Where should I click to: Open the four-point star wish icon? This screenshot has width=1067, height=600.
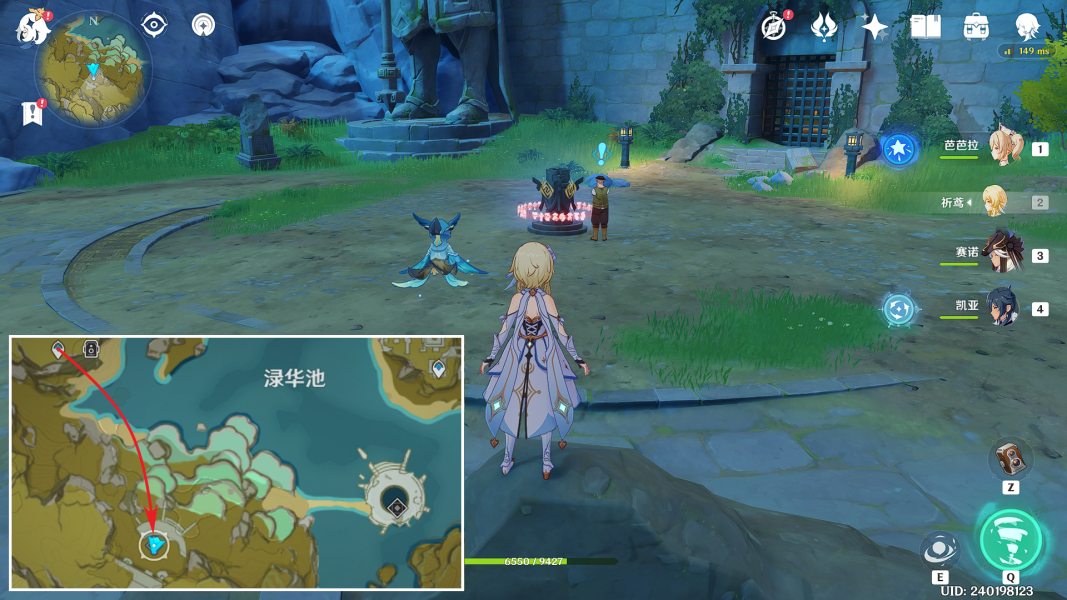point(874,27)
